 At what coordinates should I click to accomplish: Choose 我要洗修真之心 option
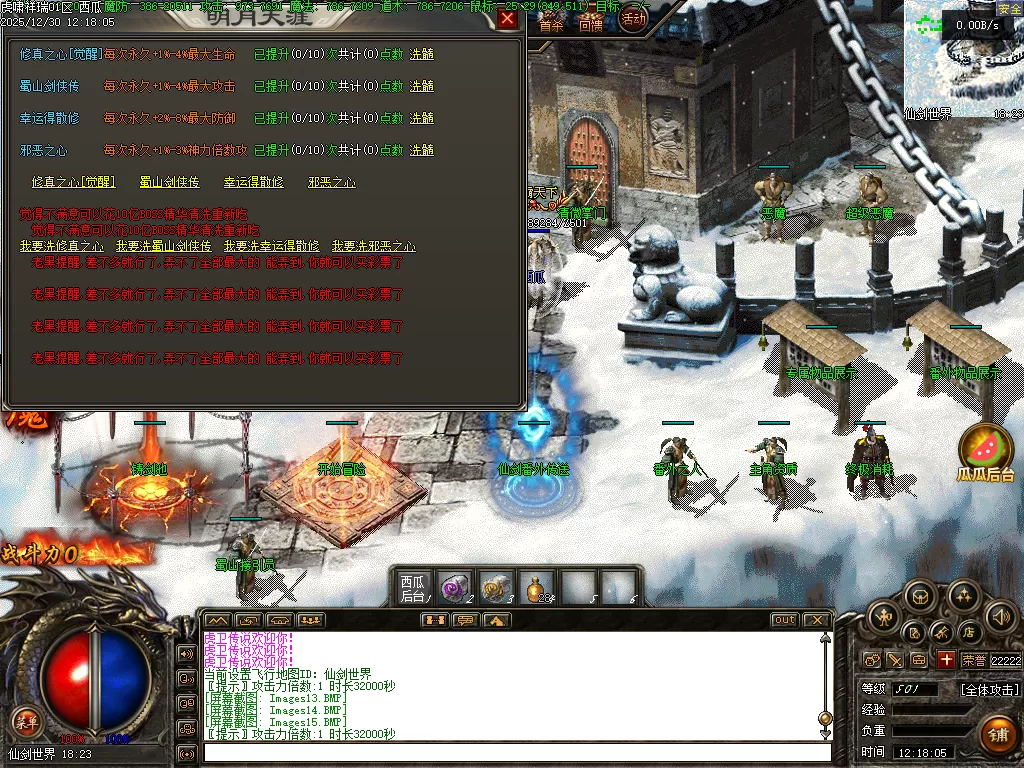(x=62, y=246)
